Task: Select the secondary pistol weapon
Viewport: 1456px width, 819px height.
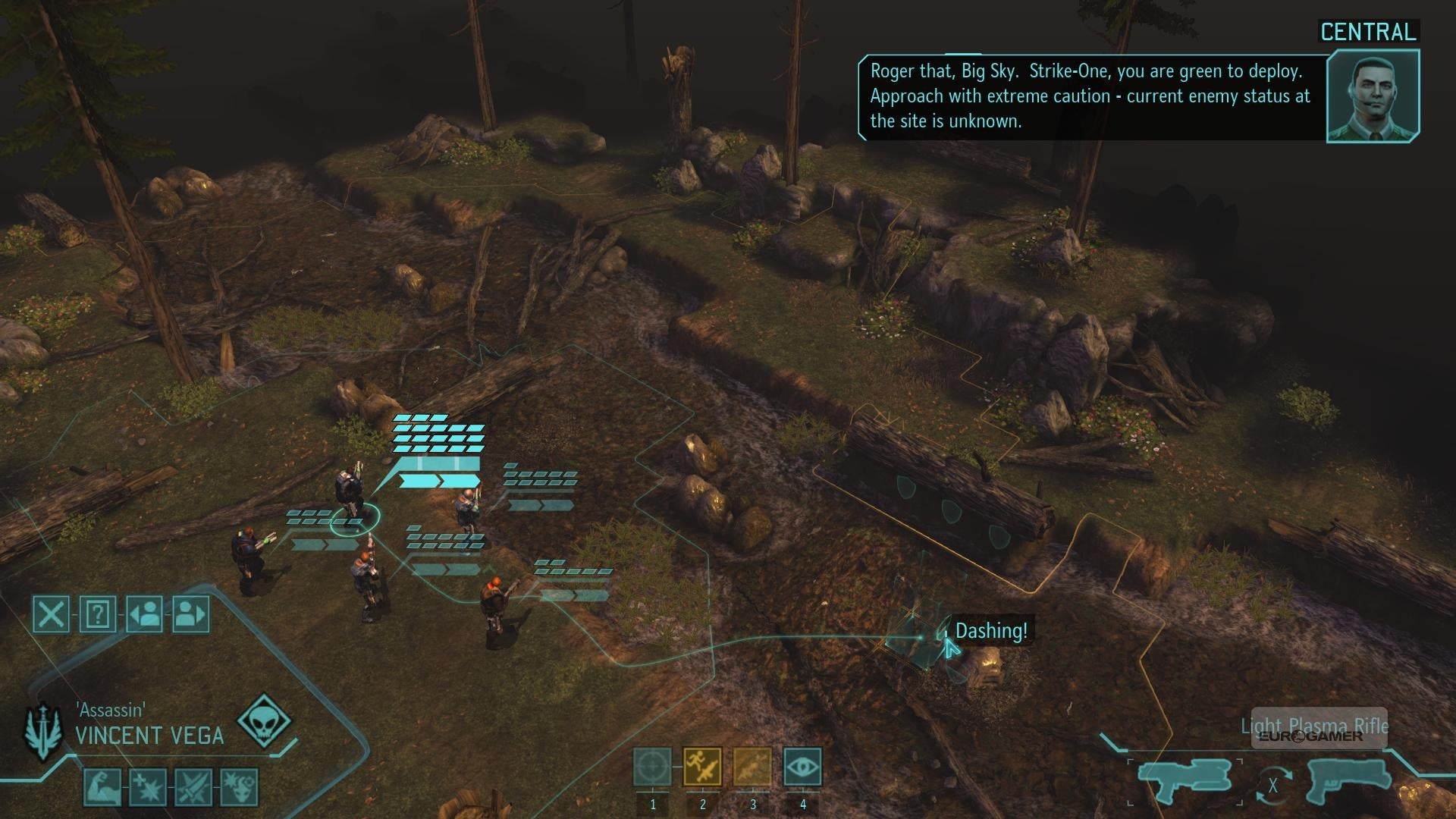Action: pos(1349,780)
